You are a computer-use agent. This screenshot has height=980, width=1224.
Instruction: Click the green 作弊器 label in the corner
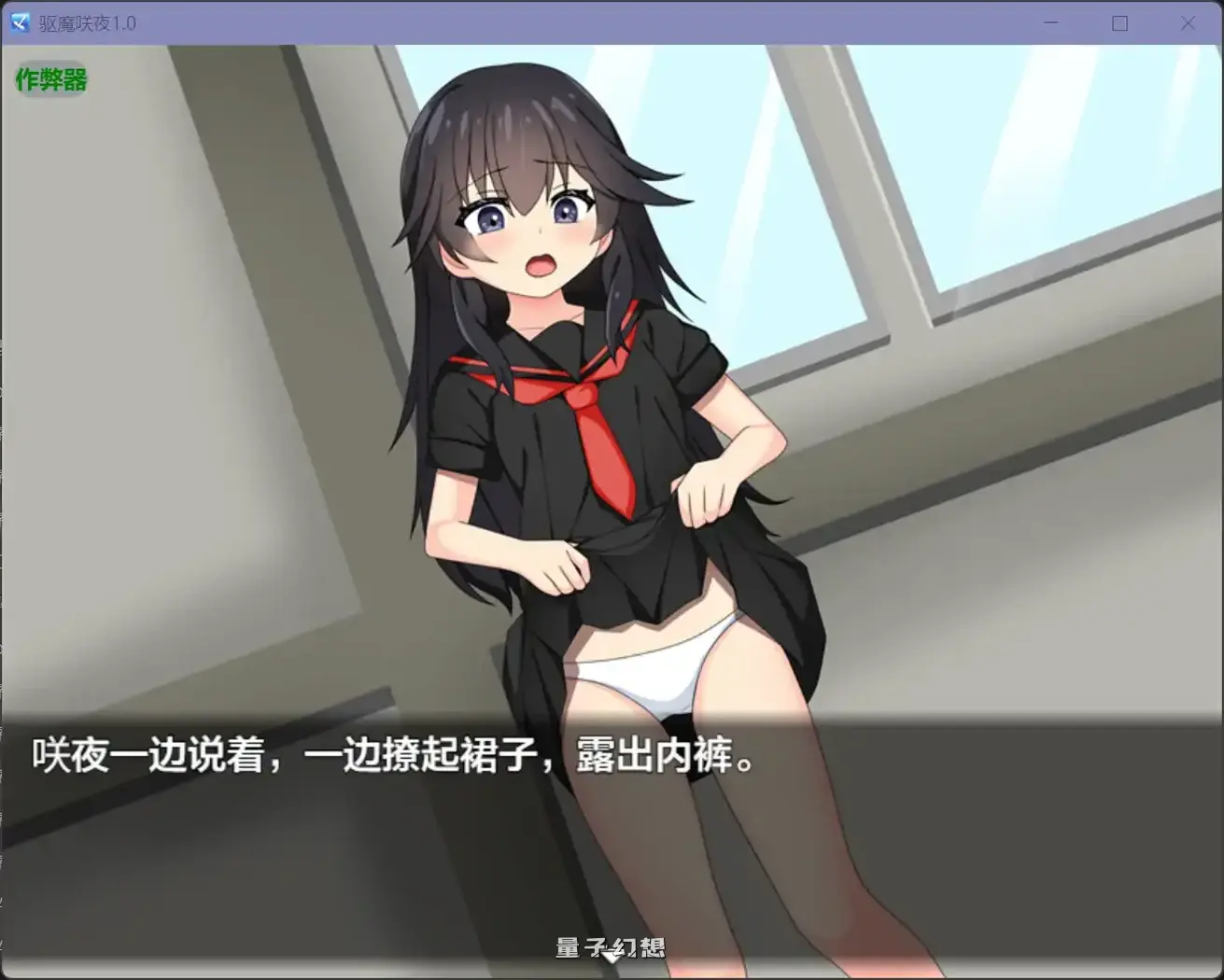(x=50, y=81)
